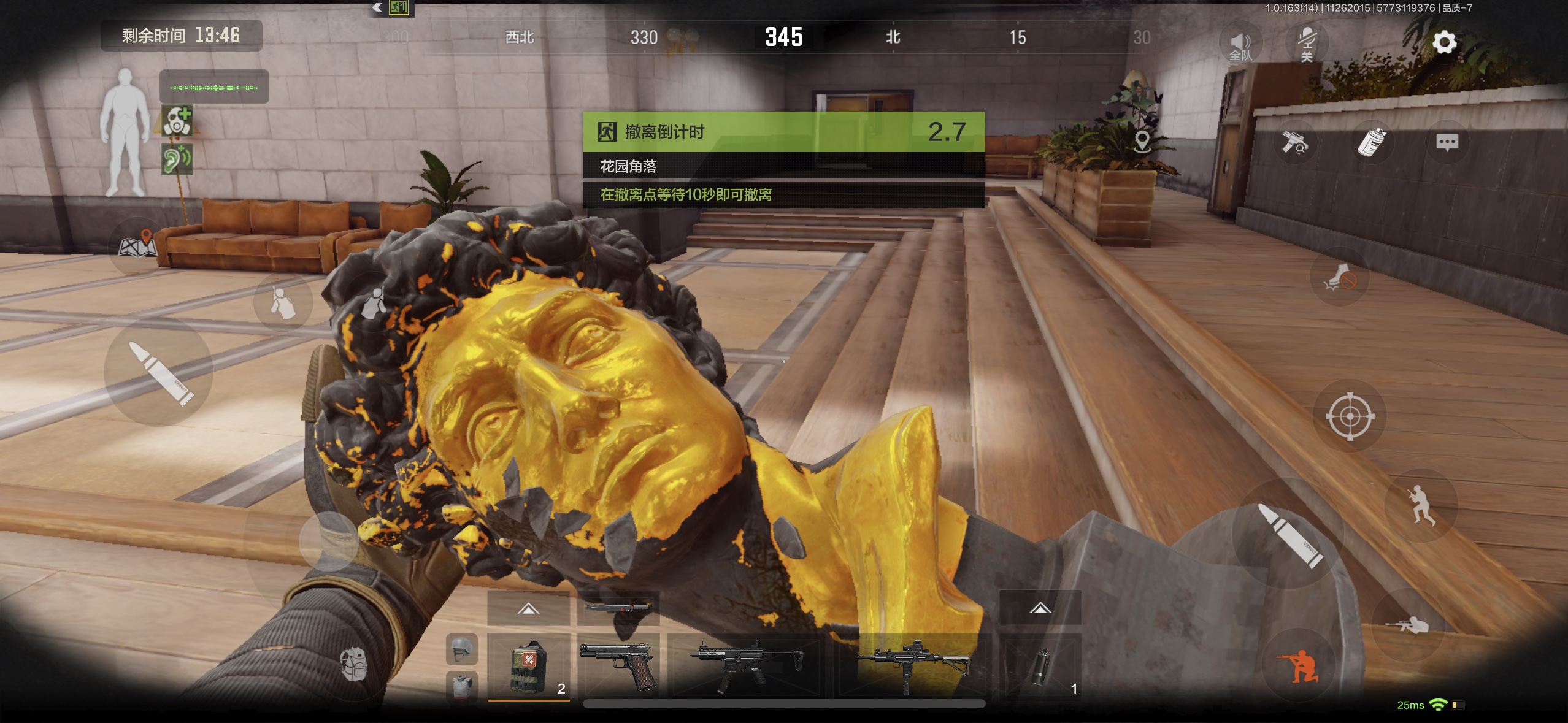1568x723 pixels.
Task: Activate the crosshair aim-down-sights button
Action: click(1350, 417)
